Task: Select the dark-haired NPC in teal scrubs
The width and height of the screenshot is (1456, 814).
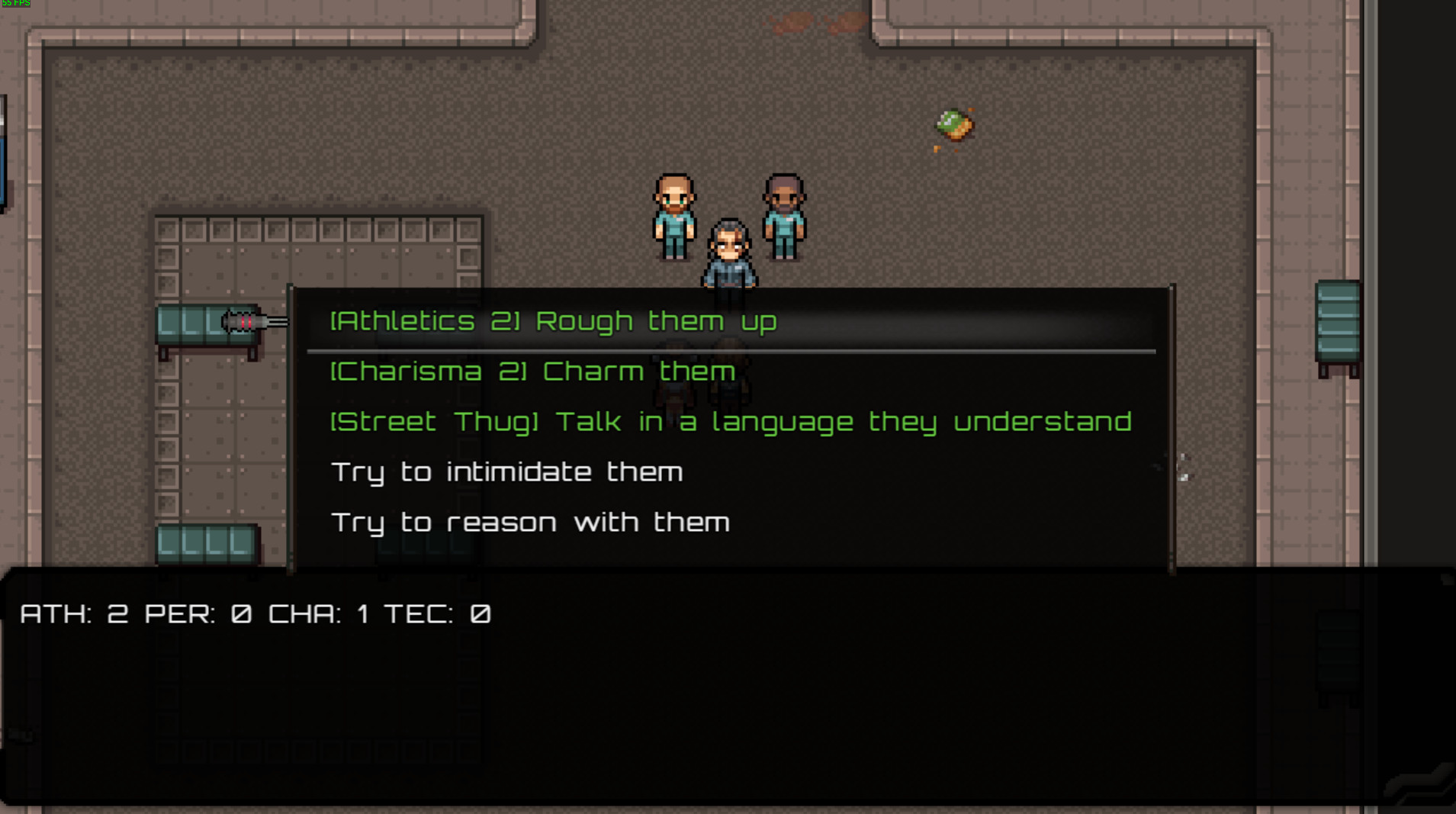Action: point(783,217)
